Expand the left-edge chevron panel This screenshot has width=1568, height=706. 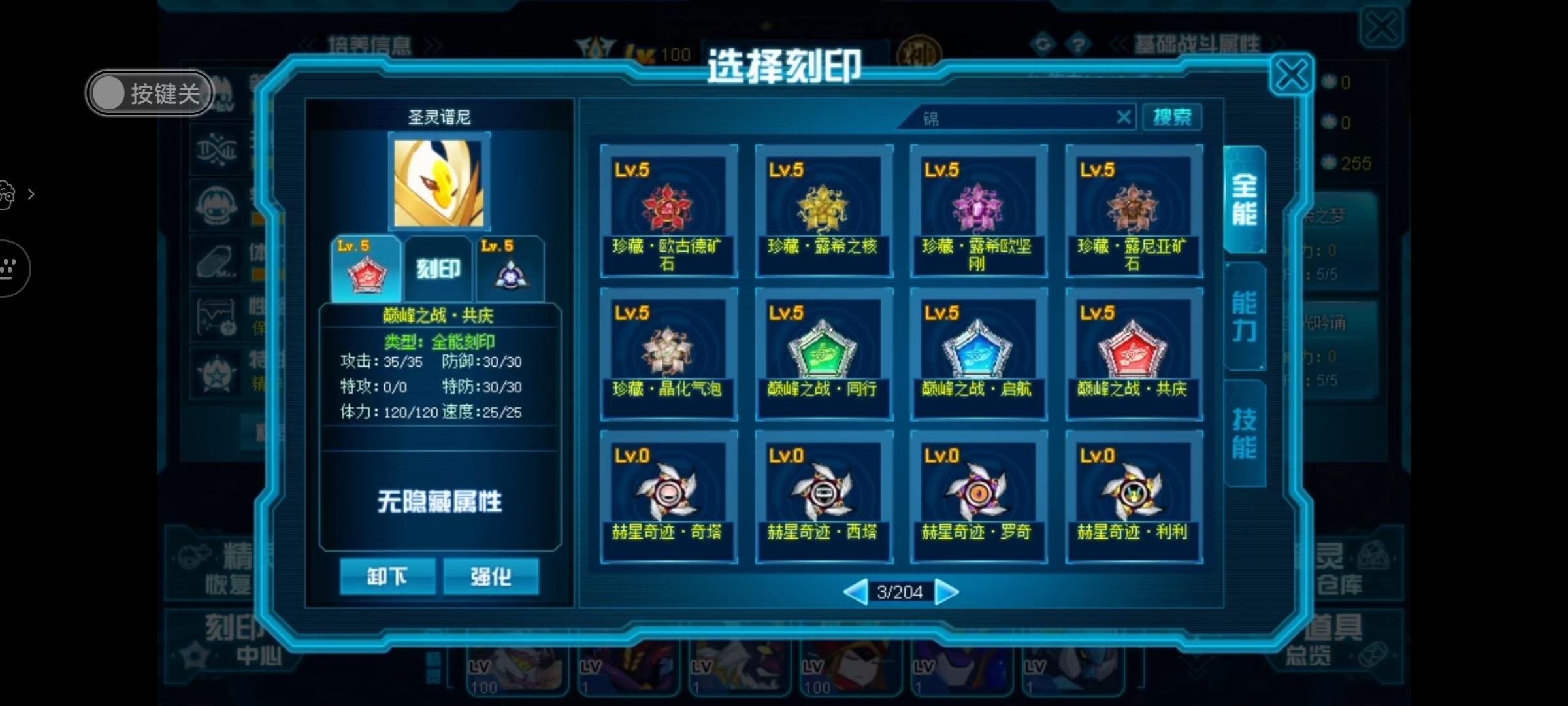31,194
